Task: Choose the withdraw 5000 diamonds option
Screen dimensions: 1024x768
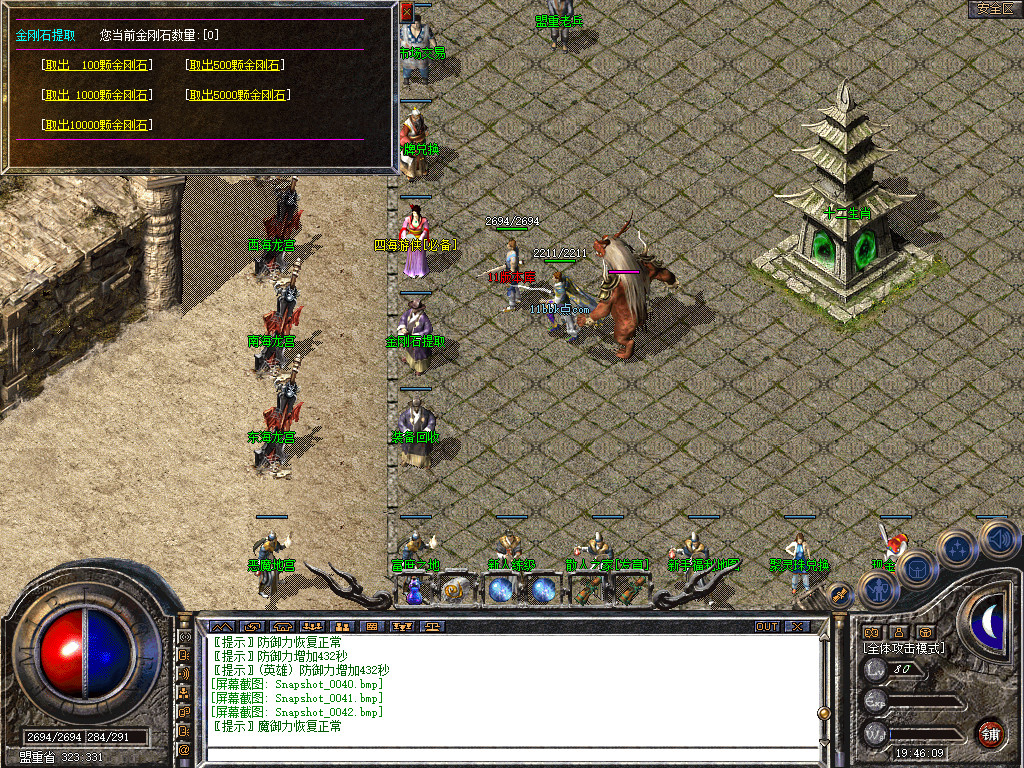Action: click(x=238, y=95)
